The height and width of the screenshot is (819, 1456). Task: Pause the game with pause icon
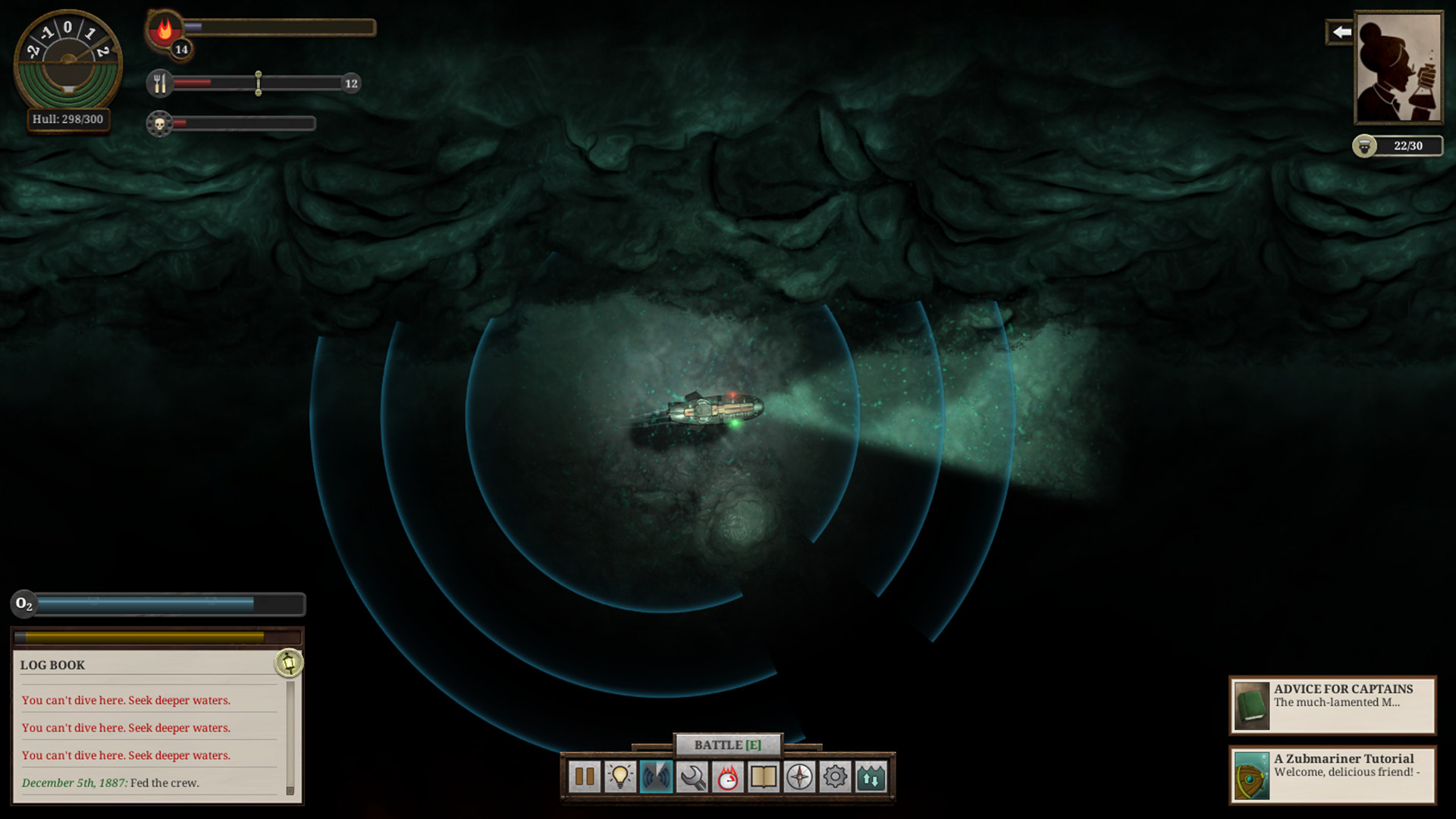click(584, 776)
